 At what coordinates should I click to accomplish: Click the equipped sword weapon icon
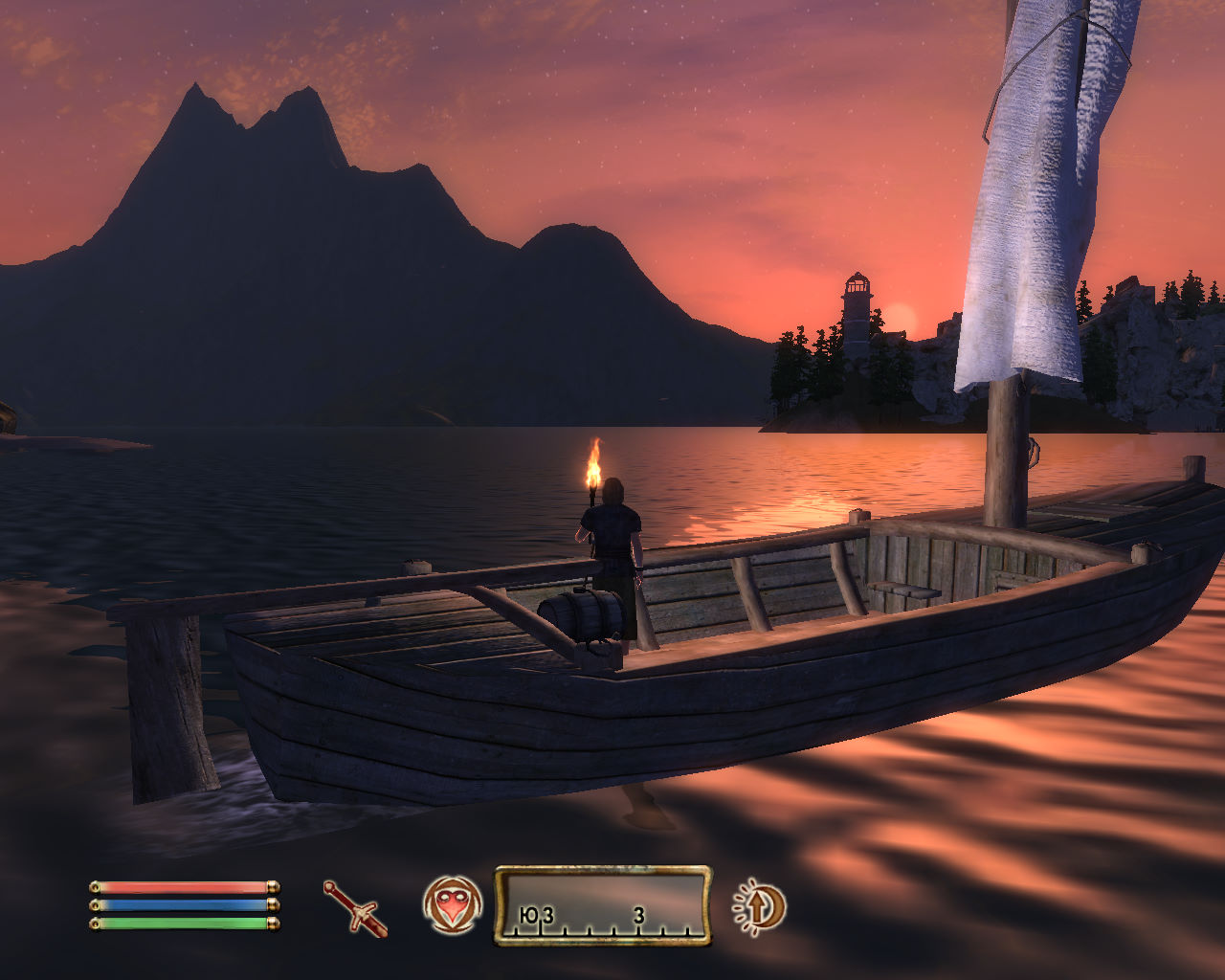(355, 907)
